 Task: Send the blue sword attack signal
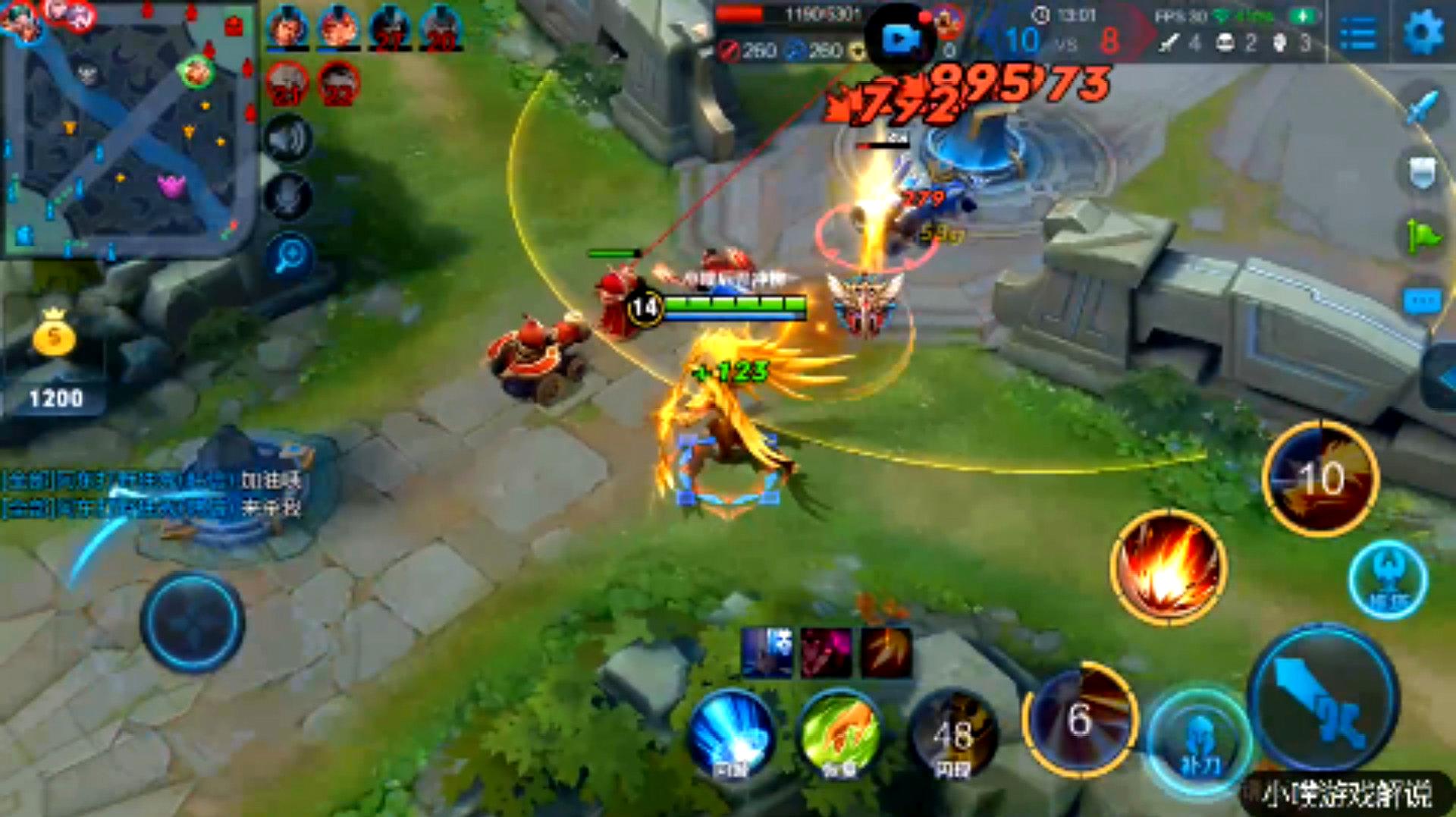1422,108
